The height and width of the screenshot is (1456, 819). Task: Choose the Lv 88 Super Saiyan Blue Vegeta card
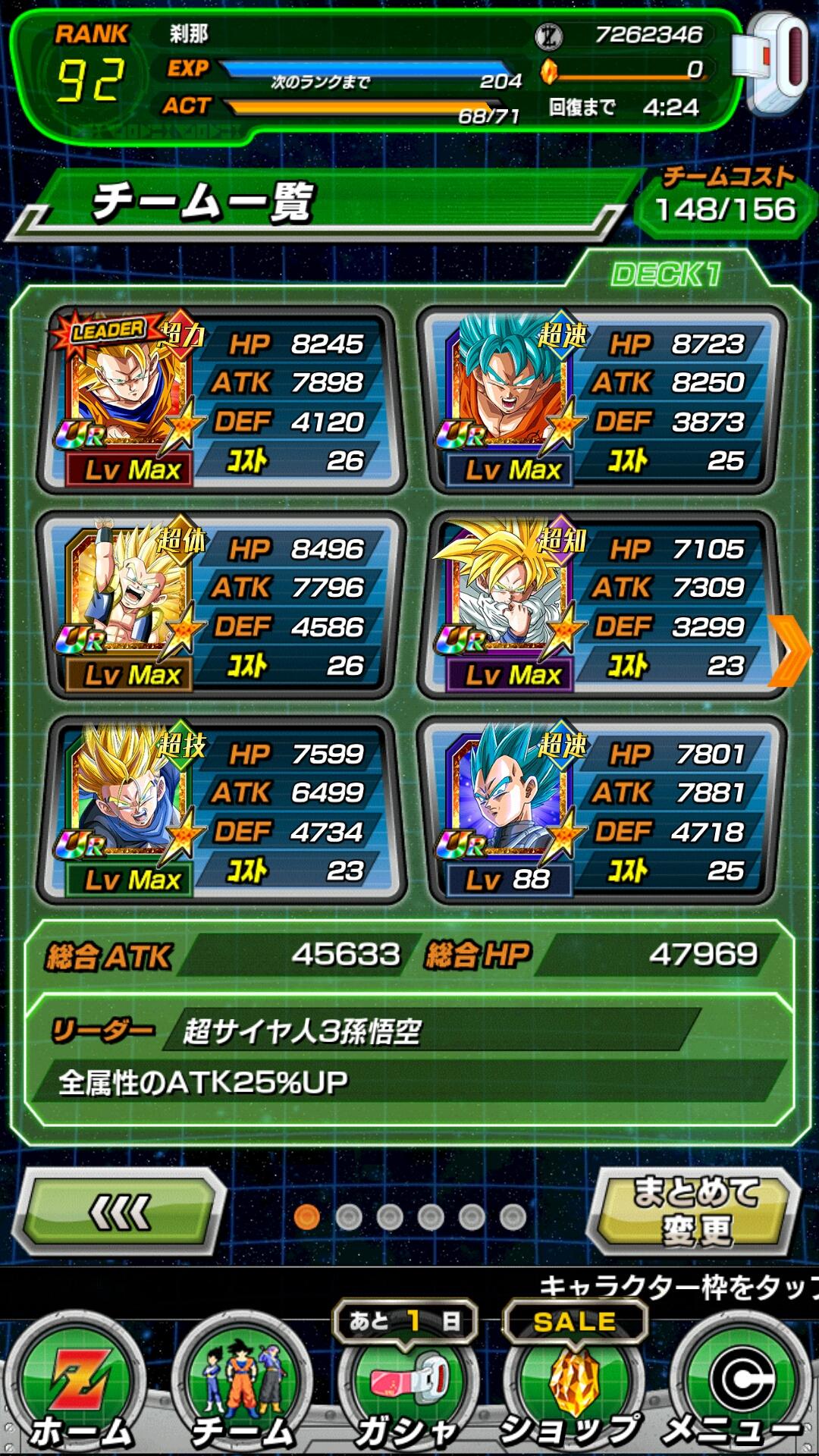pos(601,810)
